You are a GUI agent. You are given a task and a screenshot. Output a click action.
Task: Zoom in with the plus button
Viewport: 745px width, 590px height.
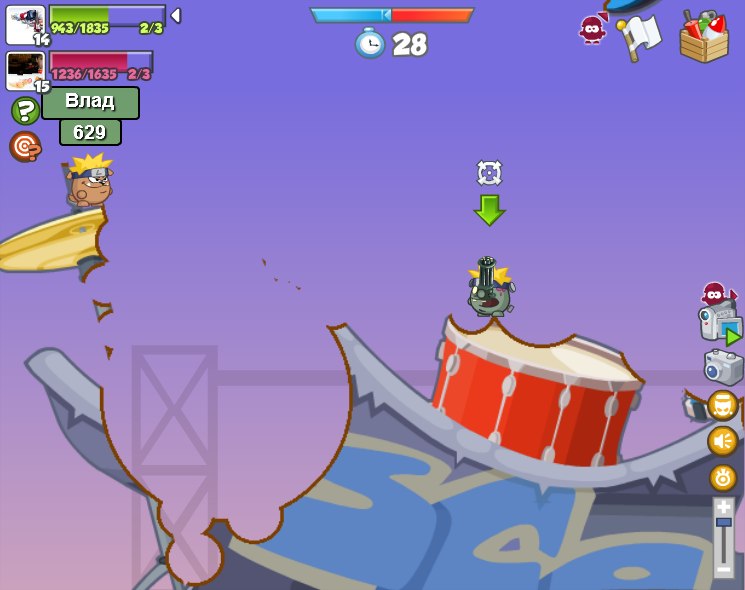point(723,507)
